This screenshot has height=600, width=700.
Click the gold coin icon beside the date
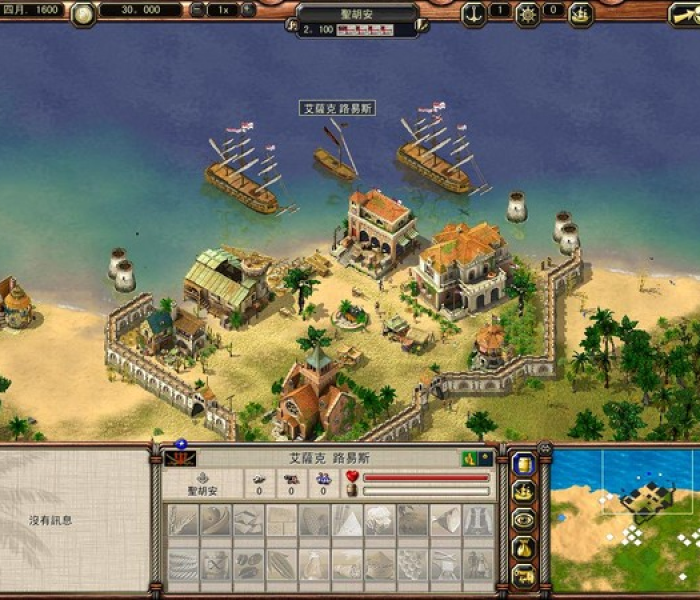pos(83,13)
